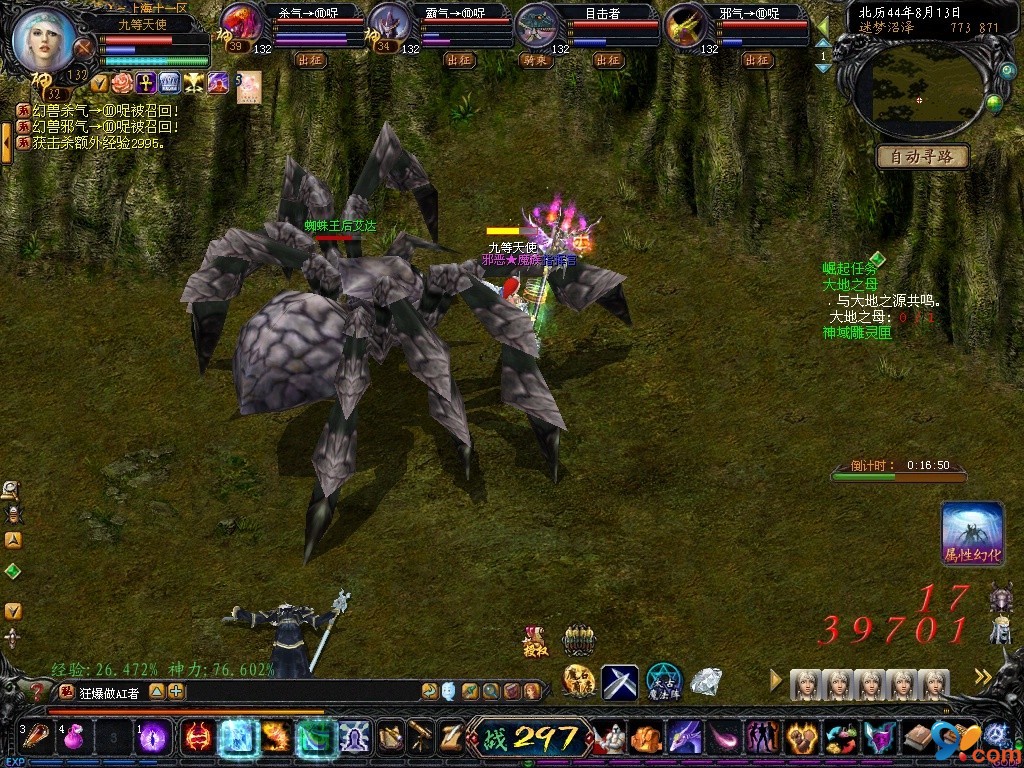
Task: Click the 自动寻路 auto-pathfinding button
Action: 922,157
